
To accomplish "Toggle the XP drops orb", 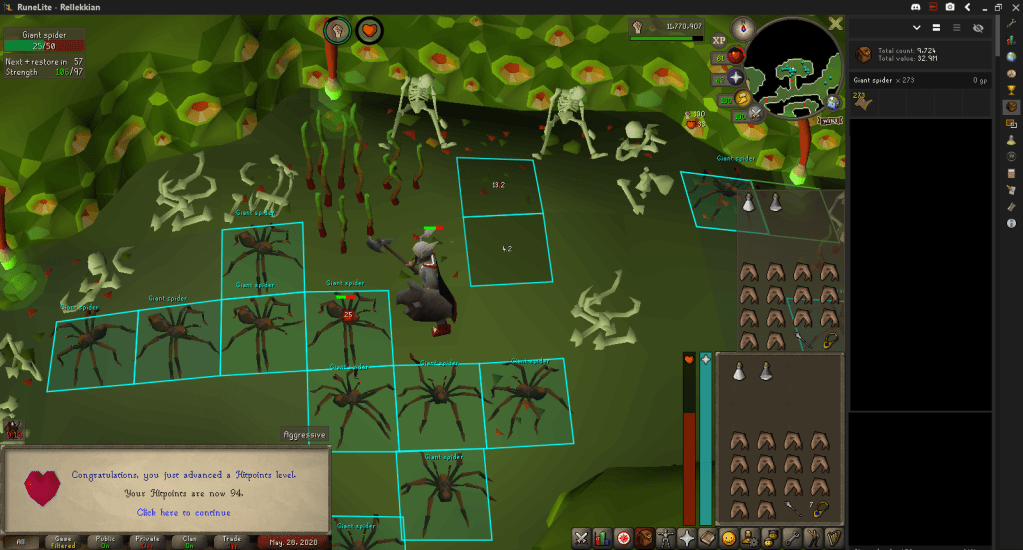I will click(719, 41).
